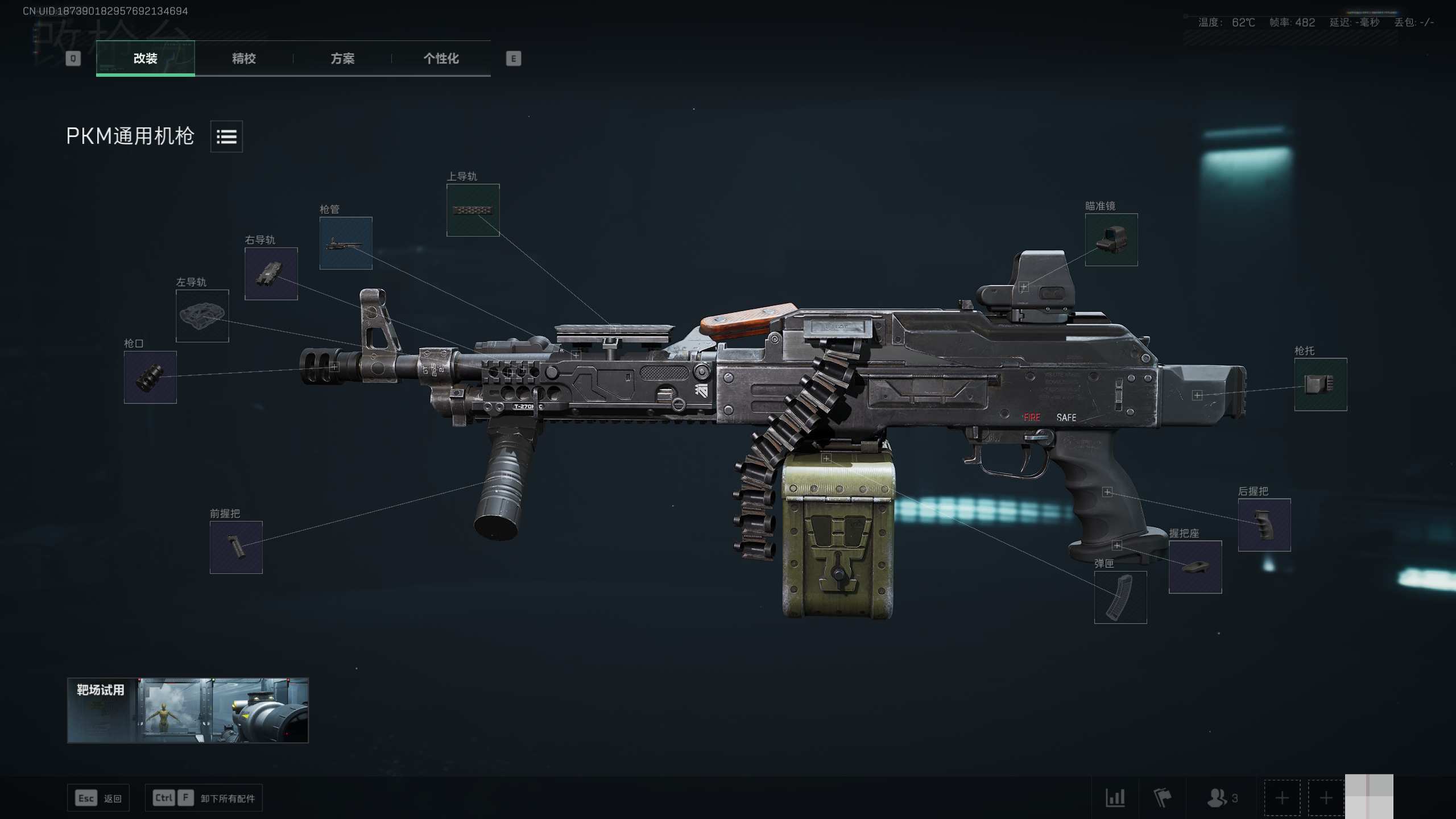Select the 后握把 rear grip slot
1456x819 pixels.
click(x=1264, y=525)
